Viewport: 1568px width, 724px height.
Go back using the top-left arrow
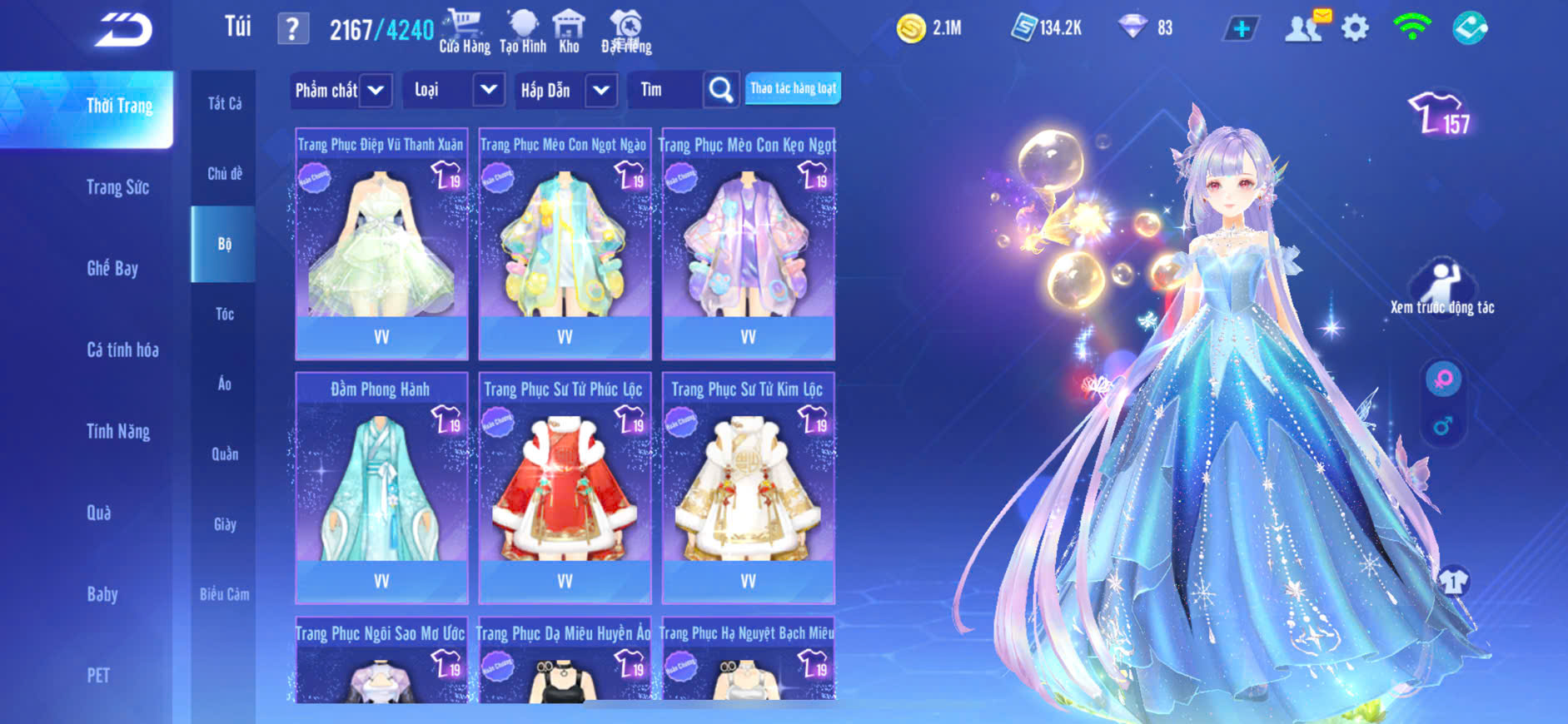pyautogui.click(x=123, y=31)
